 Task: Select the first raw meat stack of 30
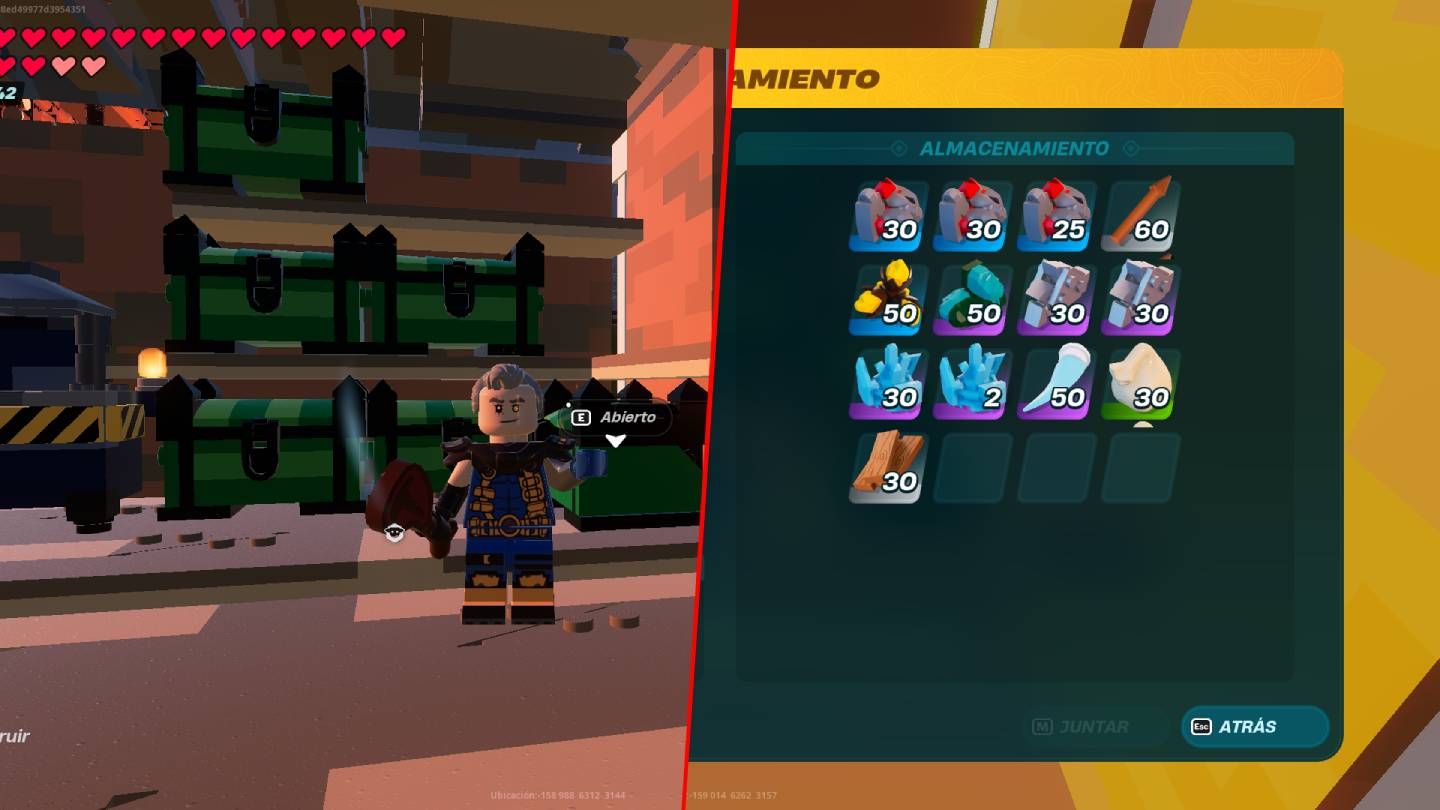tap(888, 213)
